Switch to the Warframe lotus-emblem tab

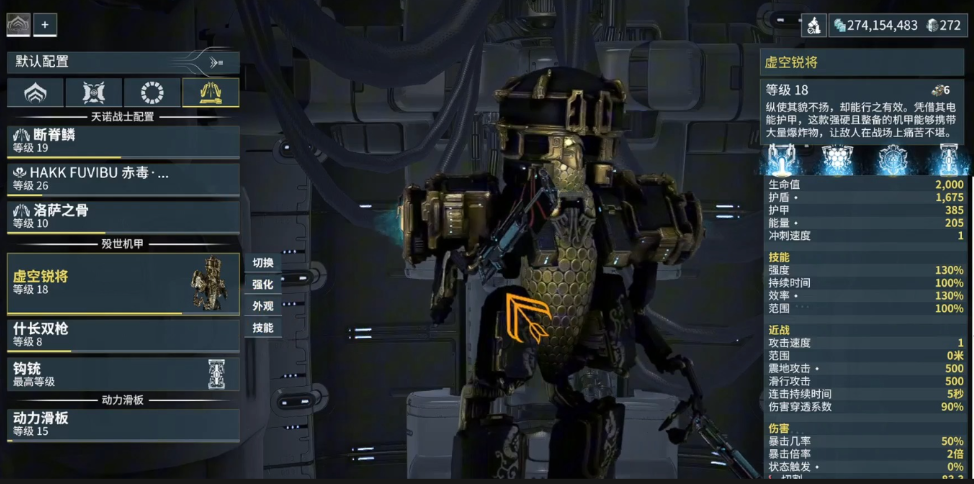[x=35, y=93]
